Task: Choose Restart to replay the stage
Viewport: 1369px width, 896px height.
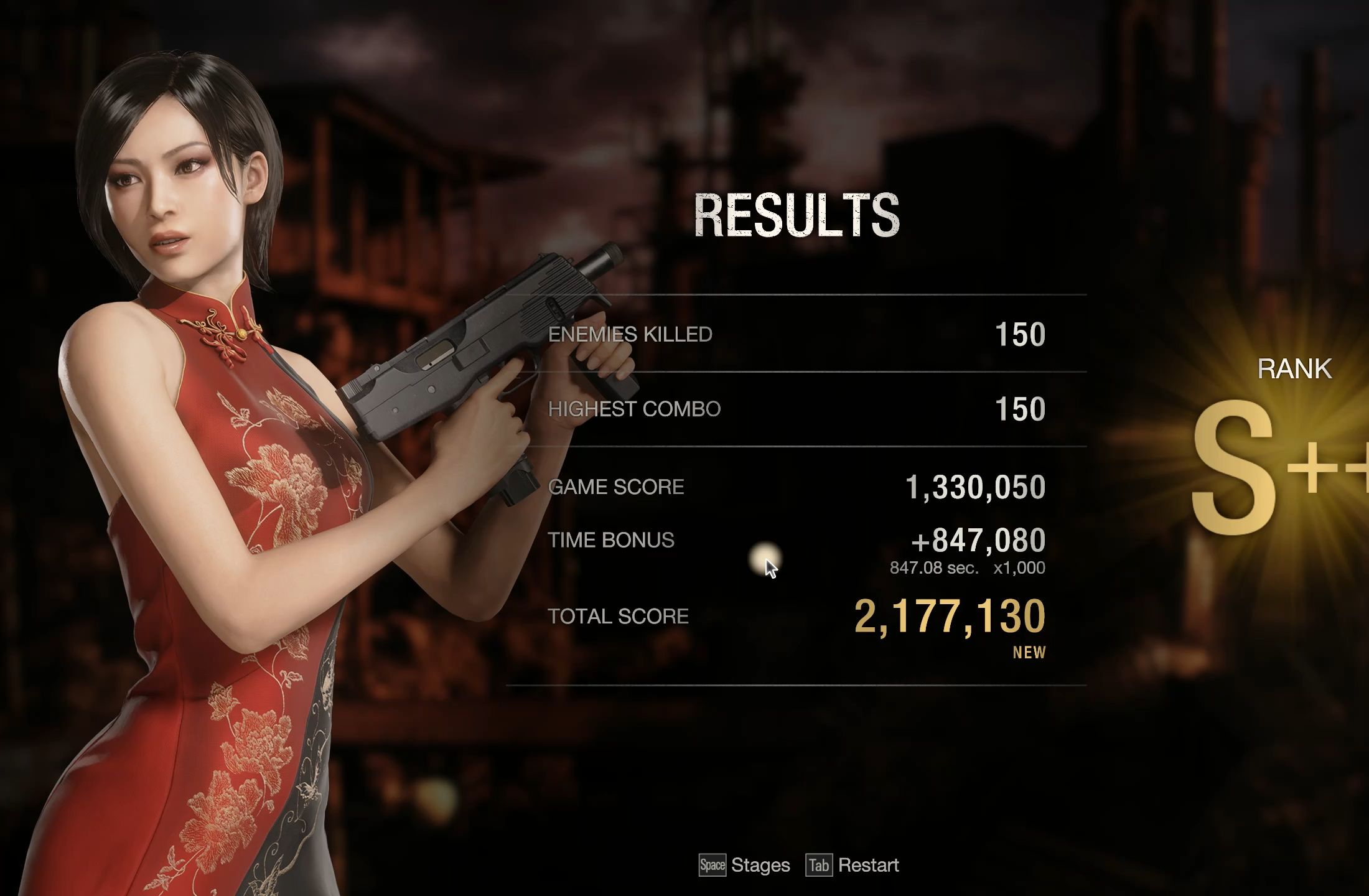Action: (854, 866)
